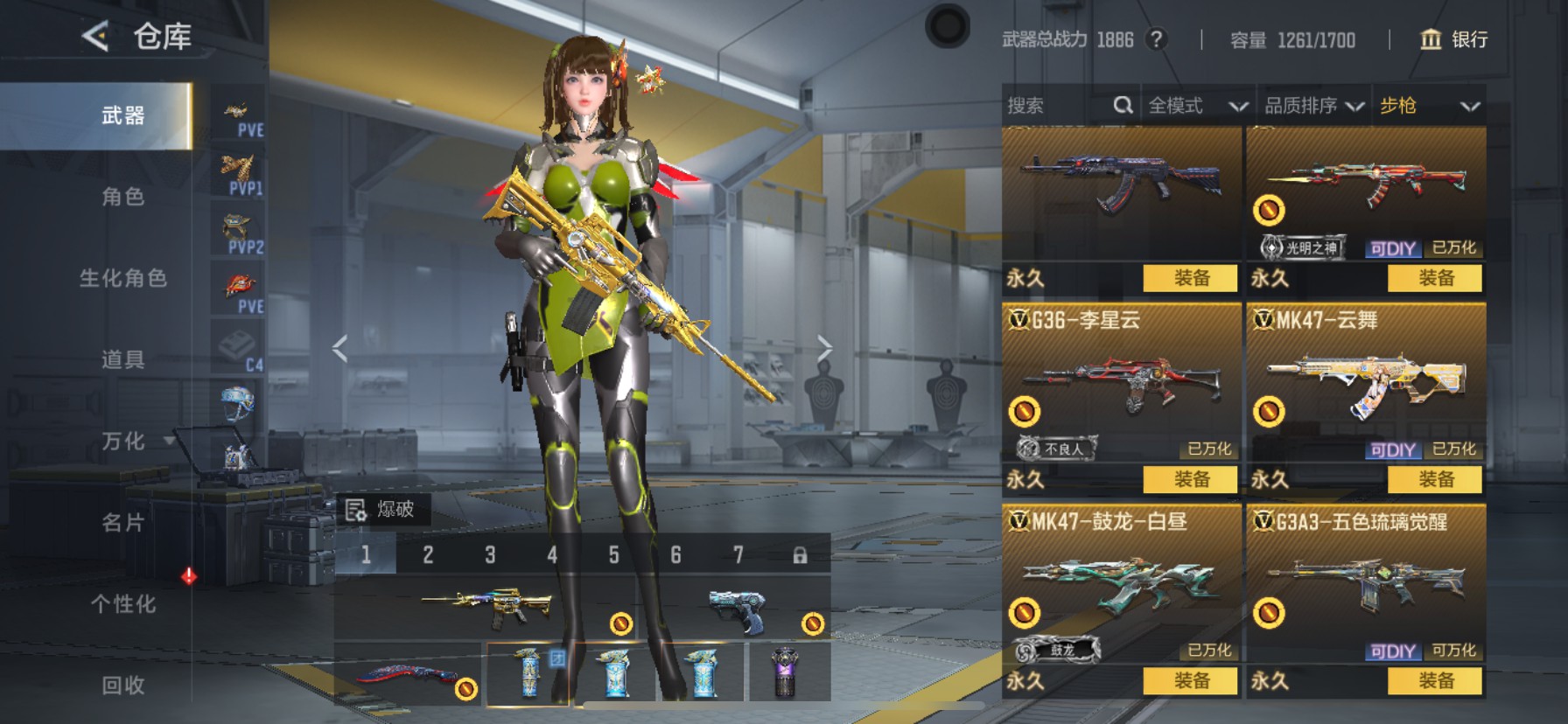Click the 已万化 tag on G36-李星云
This screenshot has height=724, width=1568.
pyautogui.click(x=1211, y=449)
